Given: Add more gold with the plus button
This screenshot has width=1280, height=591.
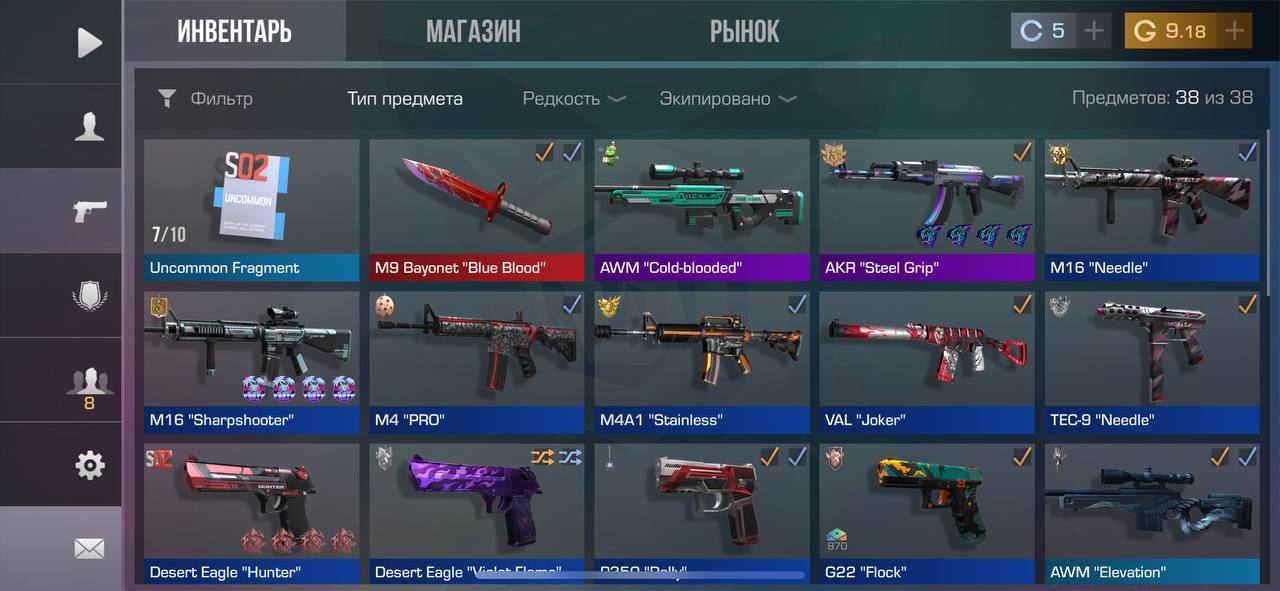Looking at the screenshot, I should point(1235,31).
